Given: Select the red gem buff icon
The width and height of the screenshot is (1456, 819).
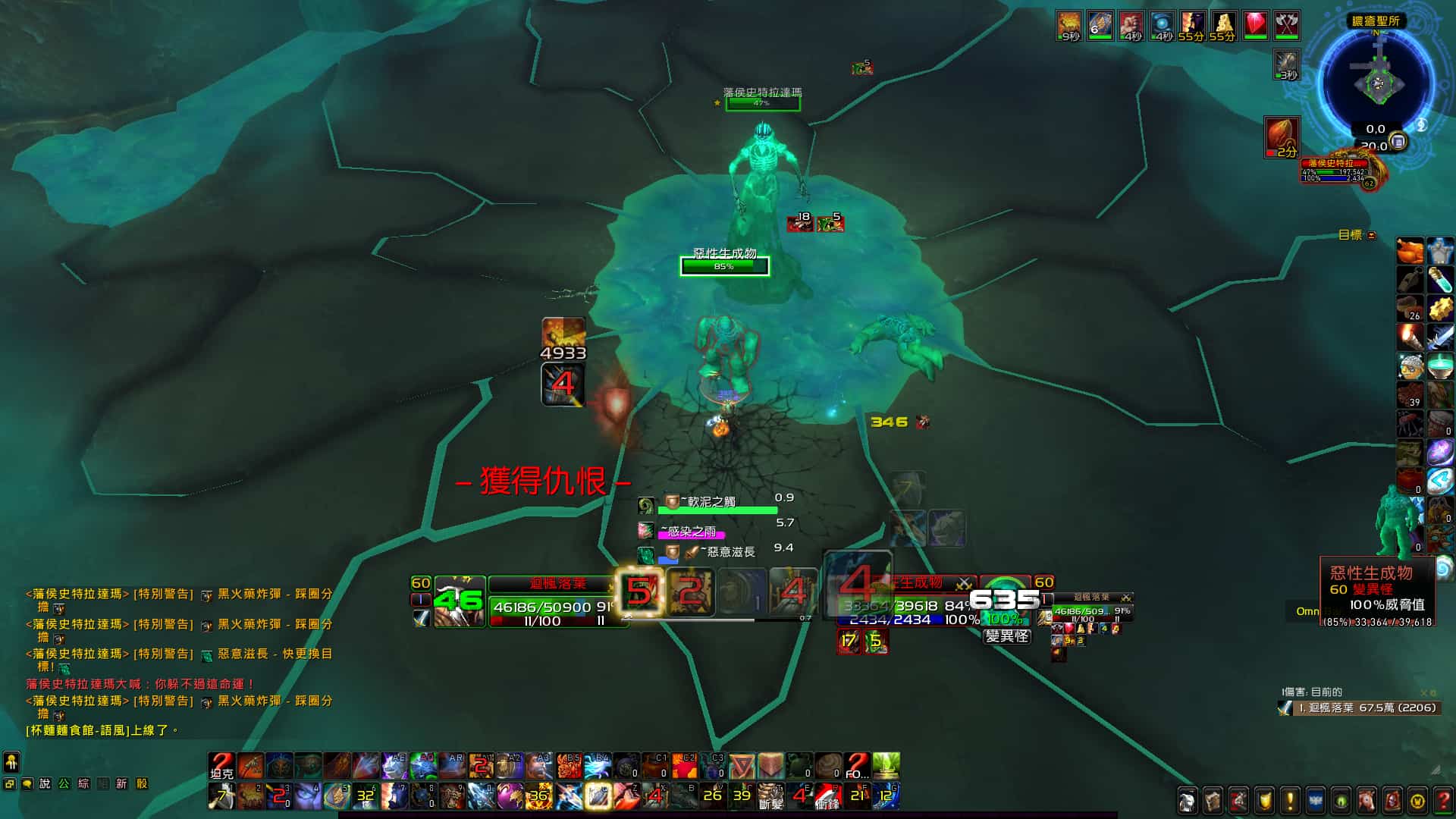Looking at the screenshot, I should (x=1255, y=26).
